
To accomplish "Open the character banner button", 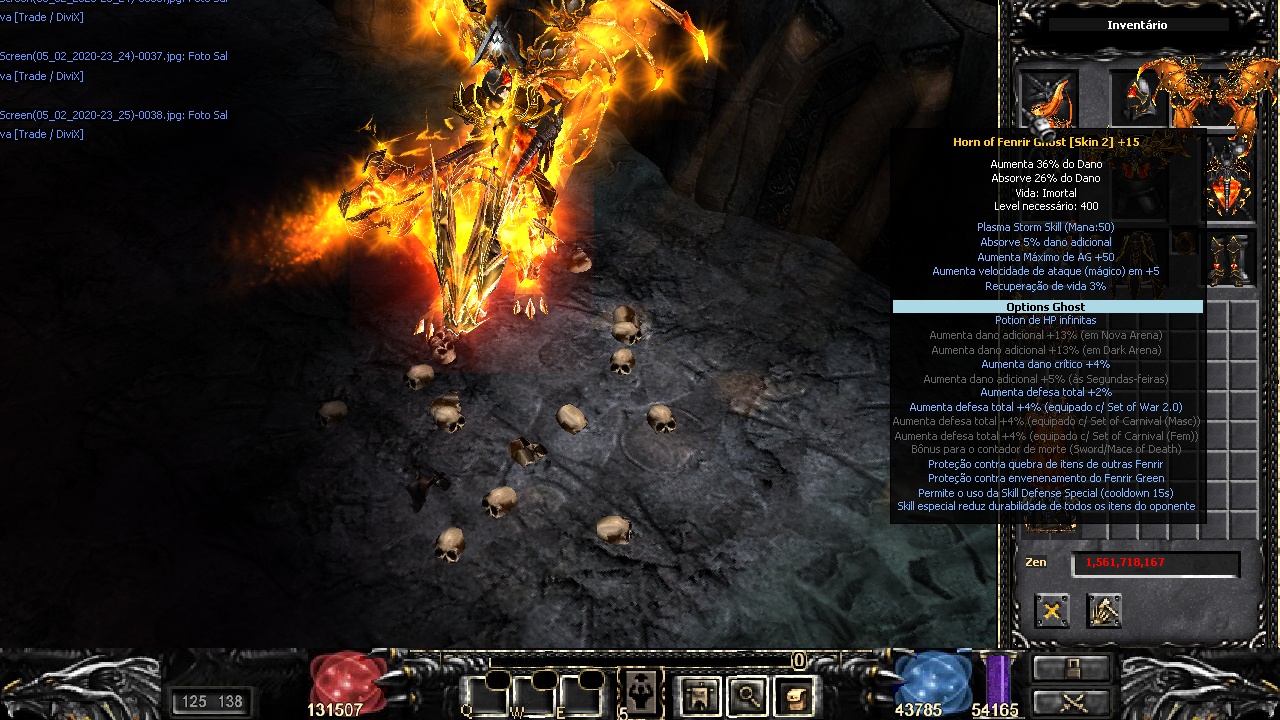I will click(699, 695).
